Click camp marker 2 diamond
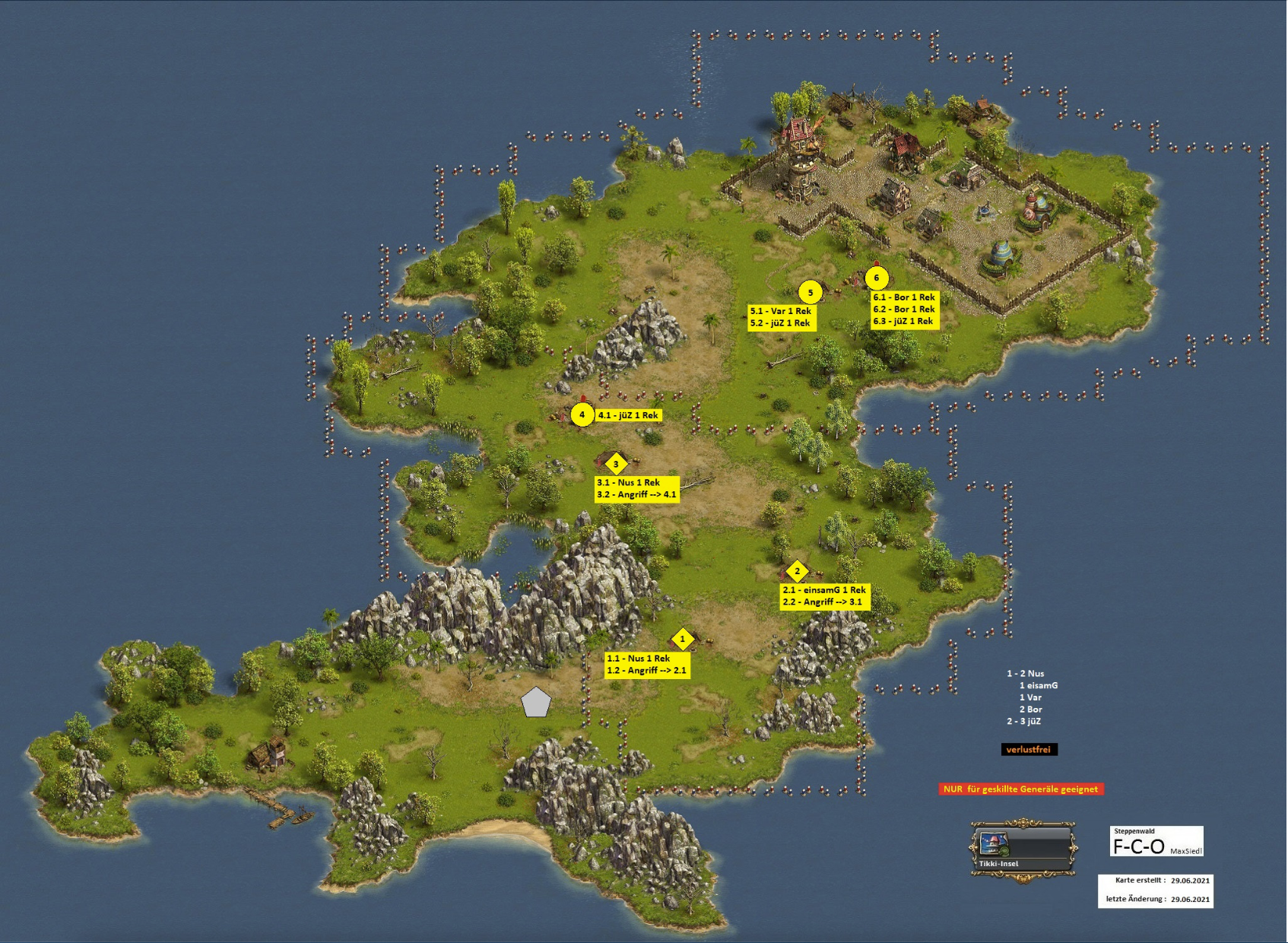This screenshot has width=1288, height=943. 797,571
